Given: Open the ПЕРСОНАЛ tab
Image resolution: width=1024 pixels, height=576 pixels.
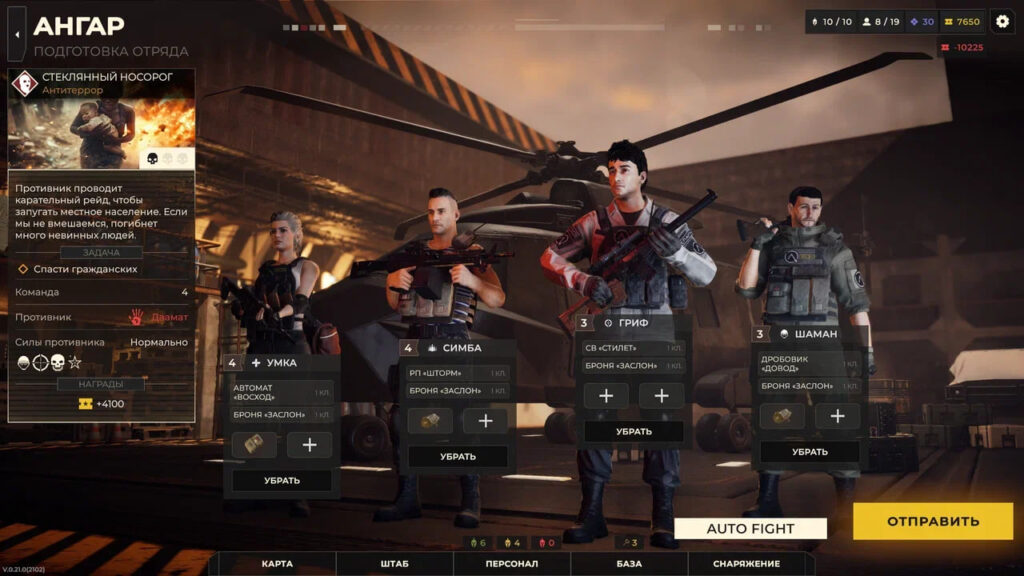Looking at the screenshot, I should coord(512,564).
